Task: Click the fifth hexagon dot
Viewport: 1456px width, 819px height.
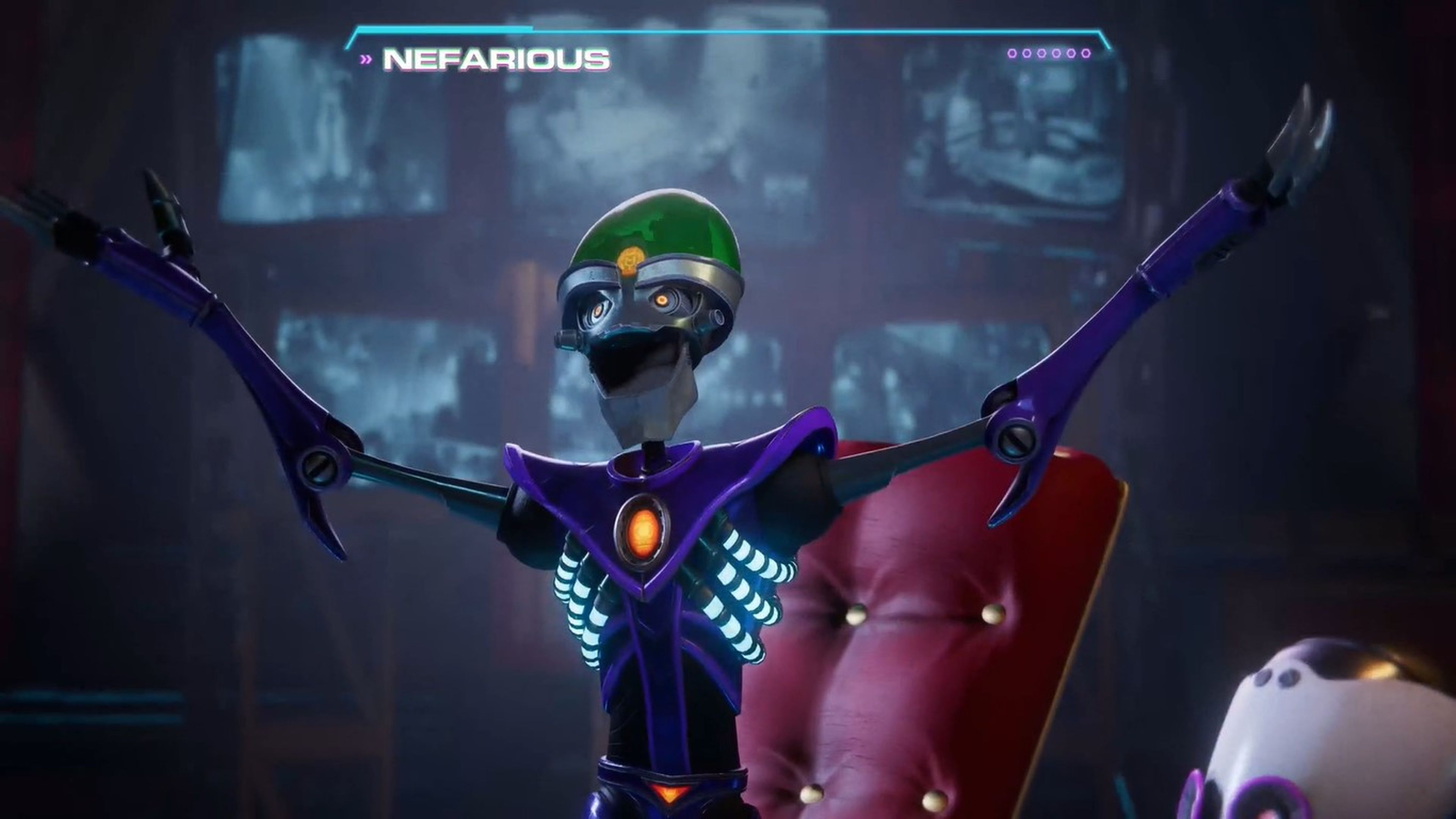Action: pos(1072,53)
